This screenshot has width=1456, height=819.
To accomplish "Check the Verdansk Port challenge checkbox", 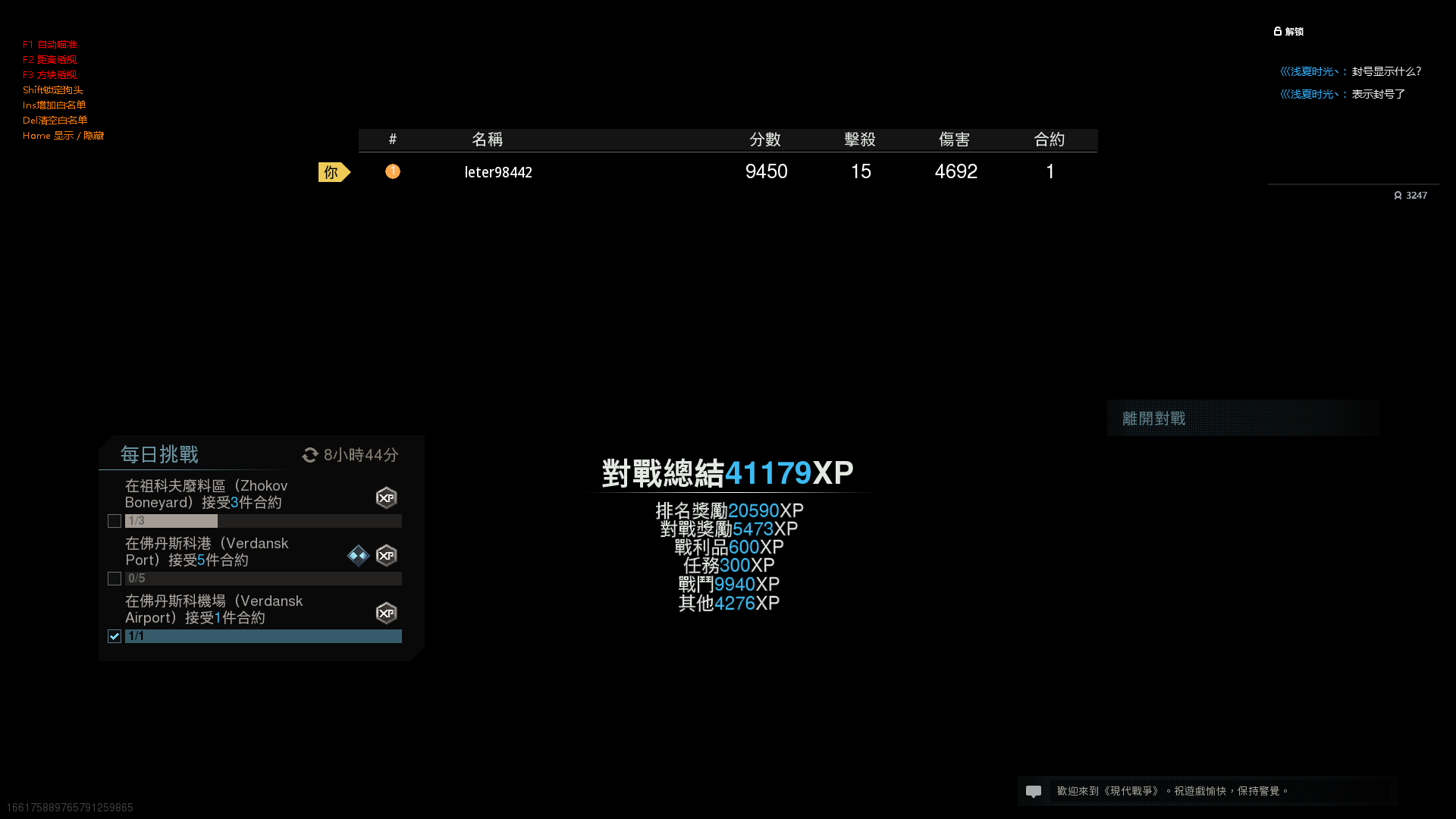I will [115, 579].
